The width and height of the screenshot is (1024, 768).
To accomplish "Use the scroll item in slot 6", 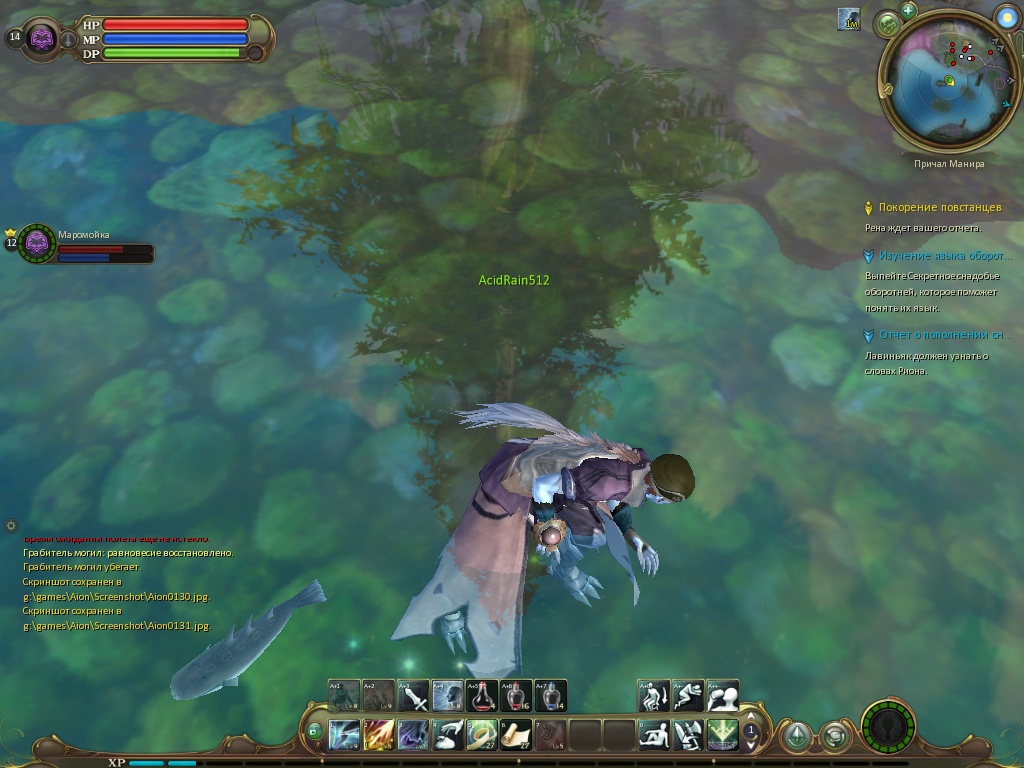I will pos(516,735).
